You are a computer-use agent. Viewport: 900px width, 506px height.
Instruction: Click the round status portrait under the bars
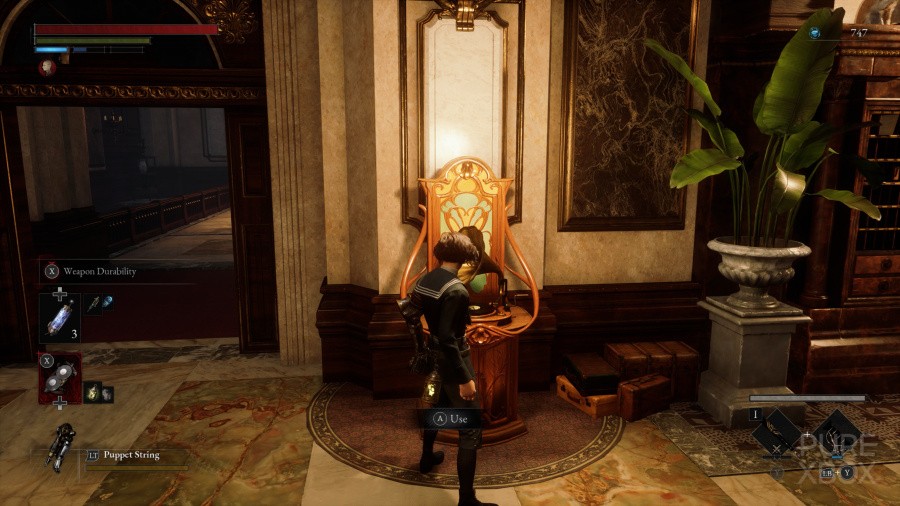click(x=47, y=67)
